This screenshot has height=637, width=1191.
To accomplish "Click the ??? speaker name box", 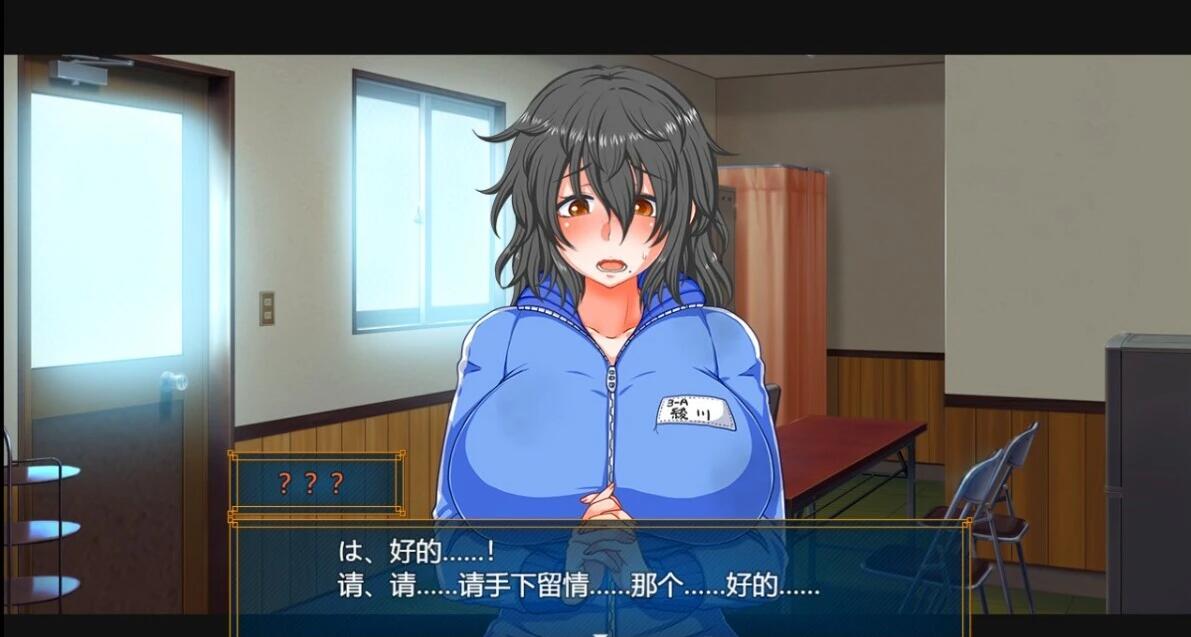I will pyautogui.click(x=316, y=484).
